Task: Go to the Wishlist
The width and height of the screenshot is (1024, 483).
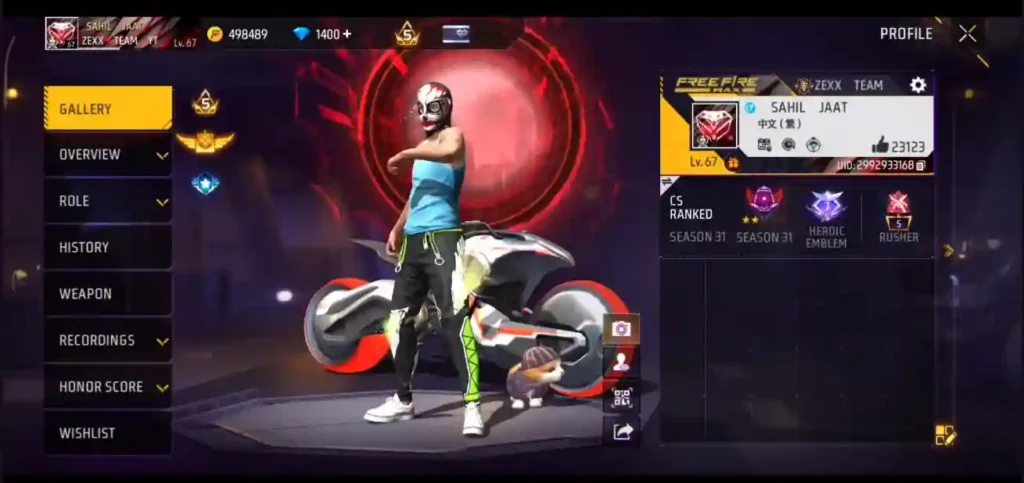Action: (x=107, y=433)
